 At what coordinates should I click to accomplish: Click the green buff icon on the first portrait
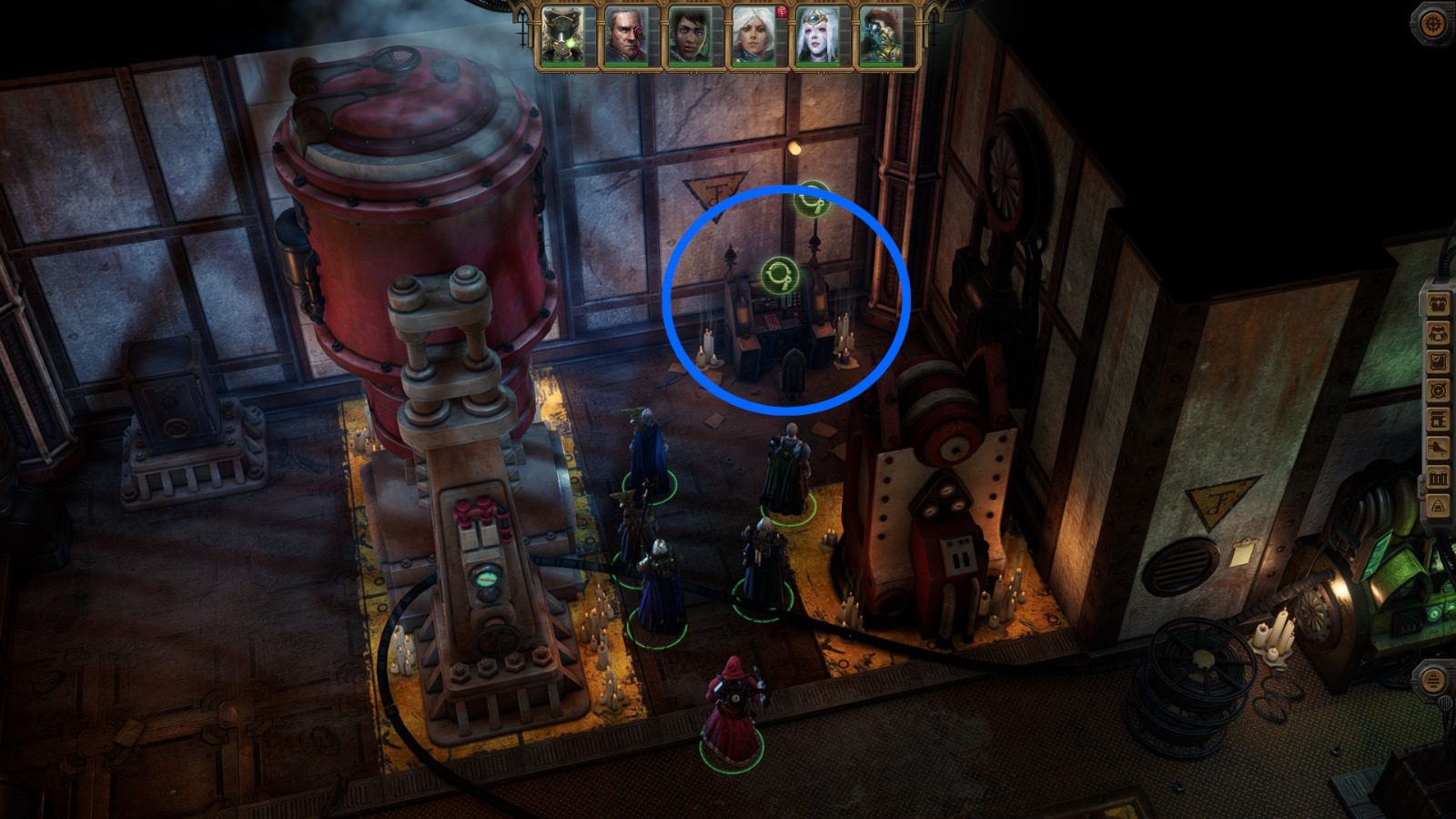(569, 42)
